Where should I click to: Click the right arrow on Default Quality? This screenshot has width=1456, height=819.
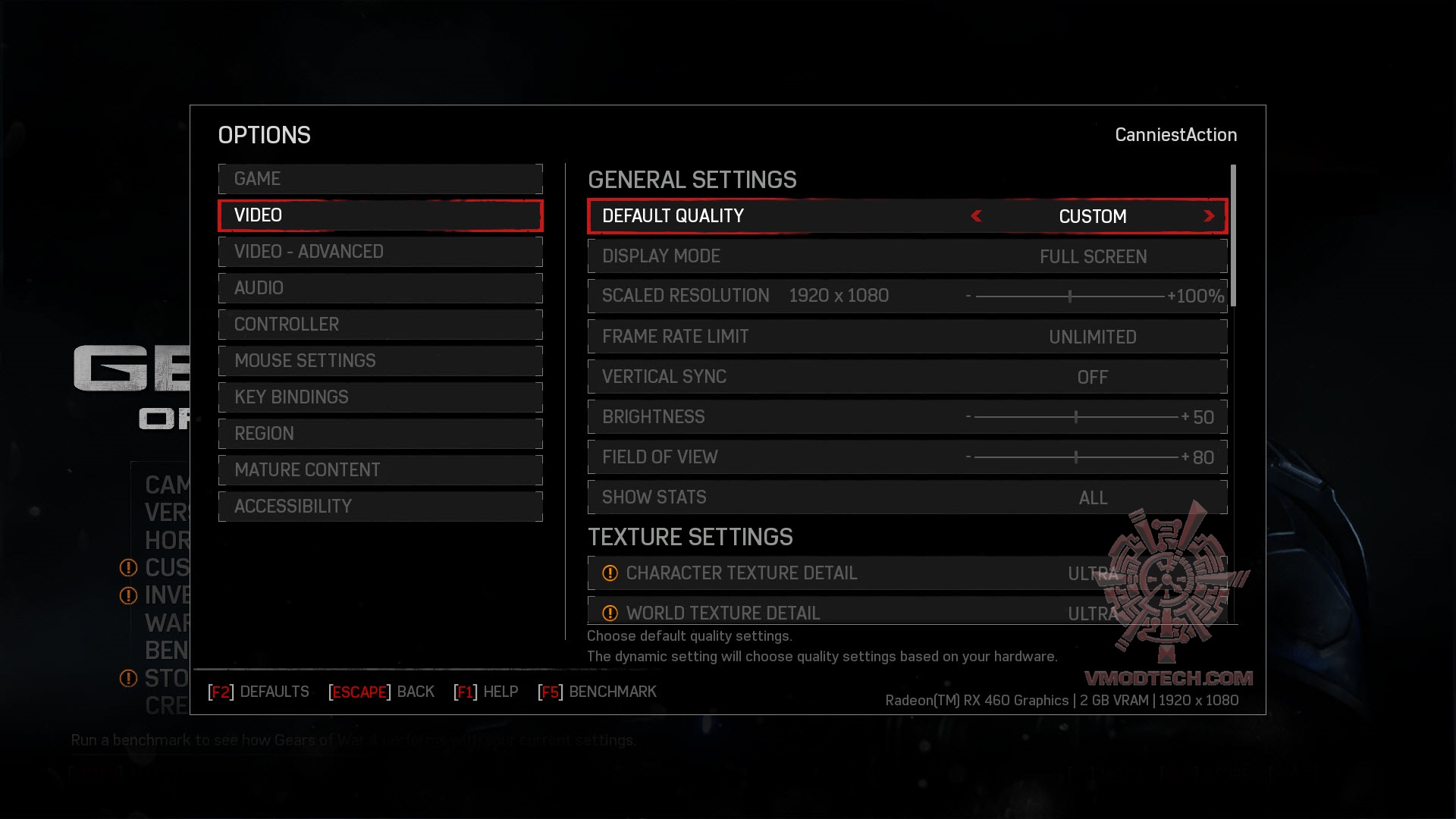click(1209, 217)
